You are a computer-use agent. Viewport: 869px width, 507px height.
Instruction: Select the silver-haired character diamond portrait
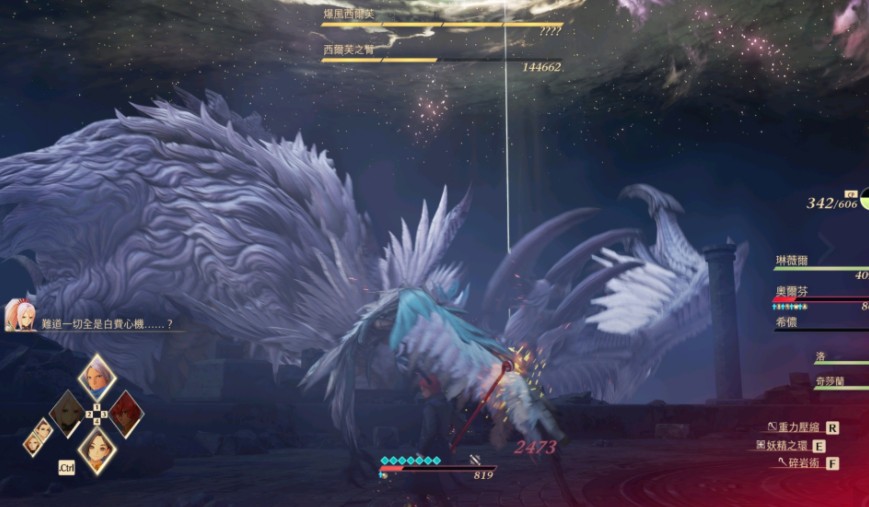pyautogui.click(x=97, y=377)
